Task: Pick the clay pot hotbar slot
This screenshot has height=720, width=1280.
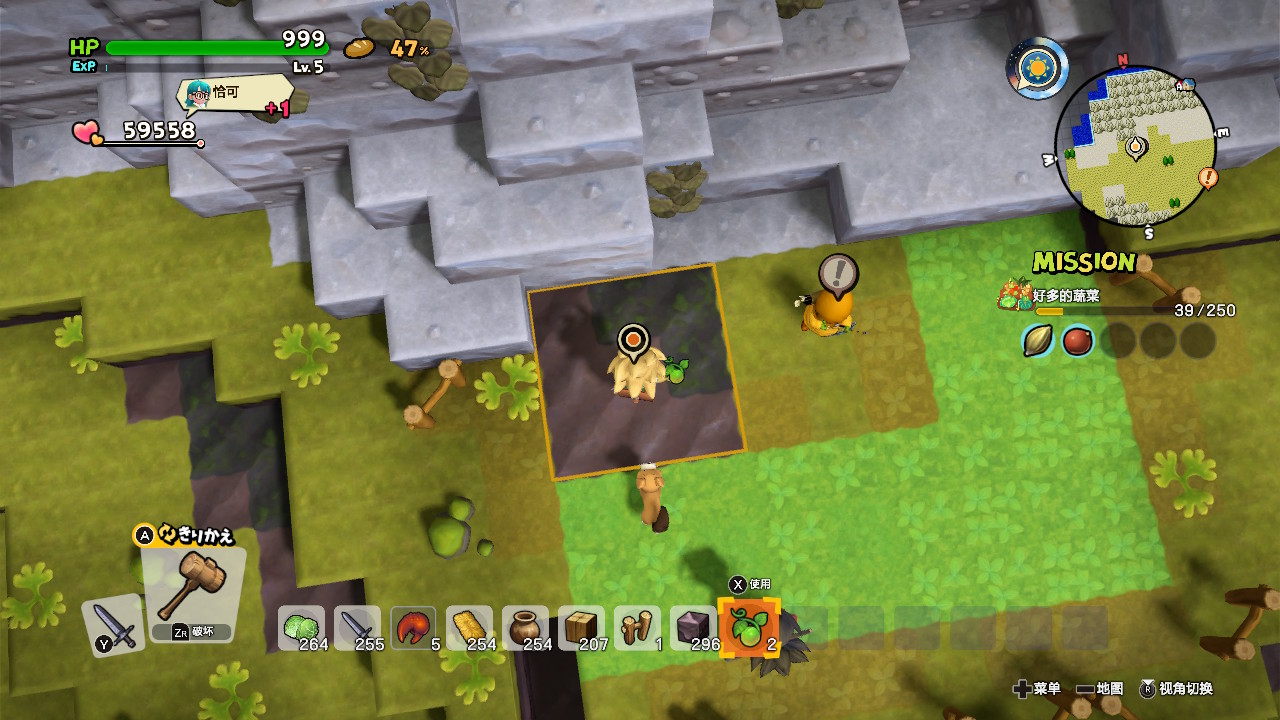Action: [525, 628]
